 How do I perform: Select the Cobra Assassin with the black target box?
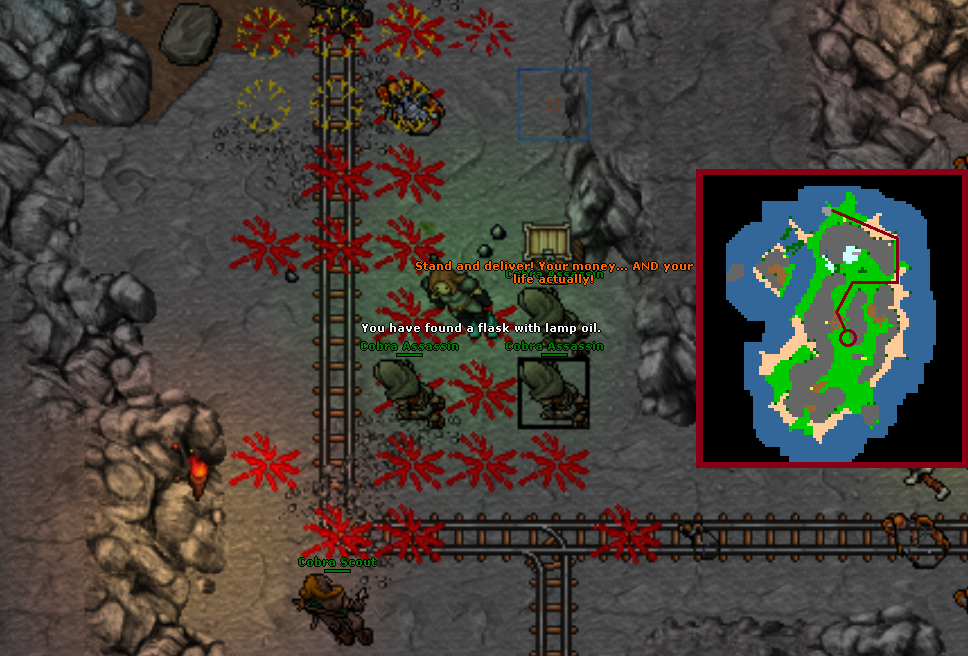553,393
